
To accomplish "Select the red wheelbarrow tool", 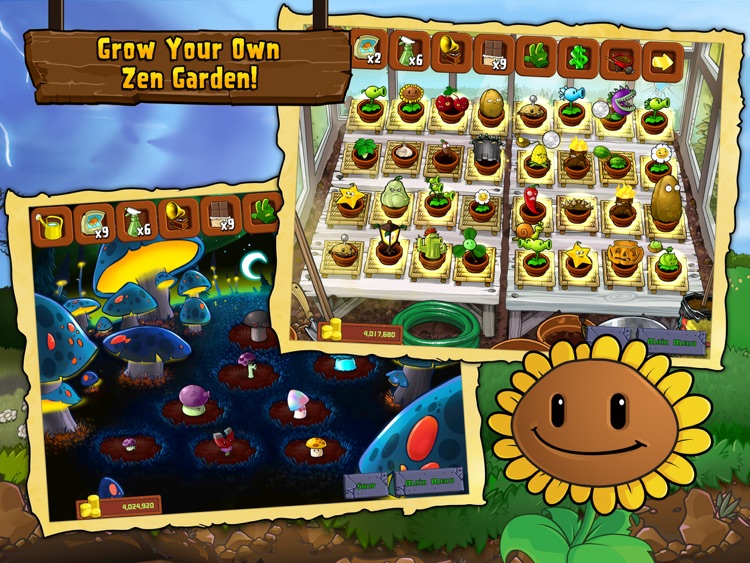I will (x=621, y=60).
